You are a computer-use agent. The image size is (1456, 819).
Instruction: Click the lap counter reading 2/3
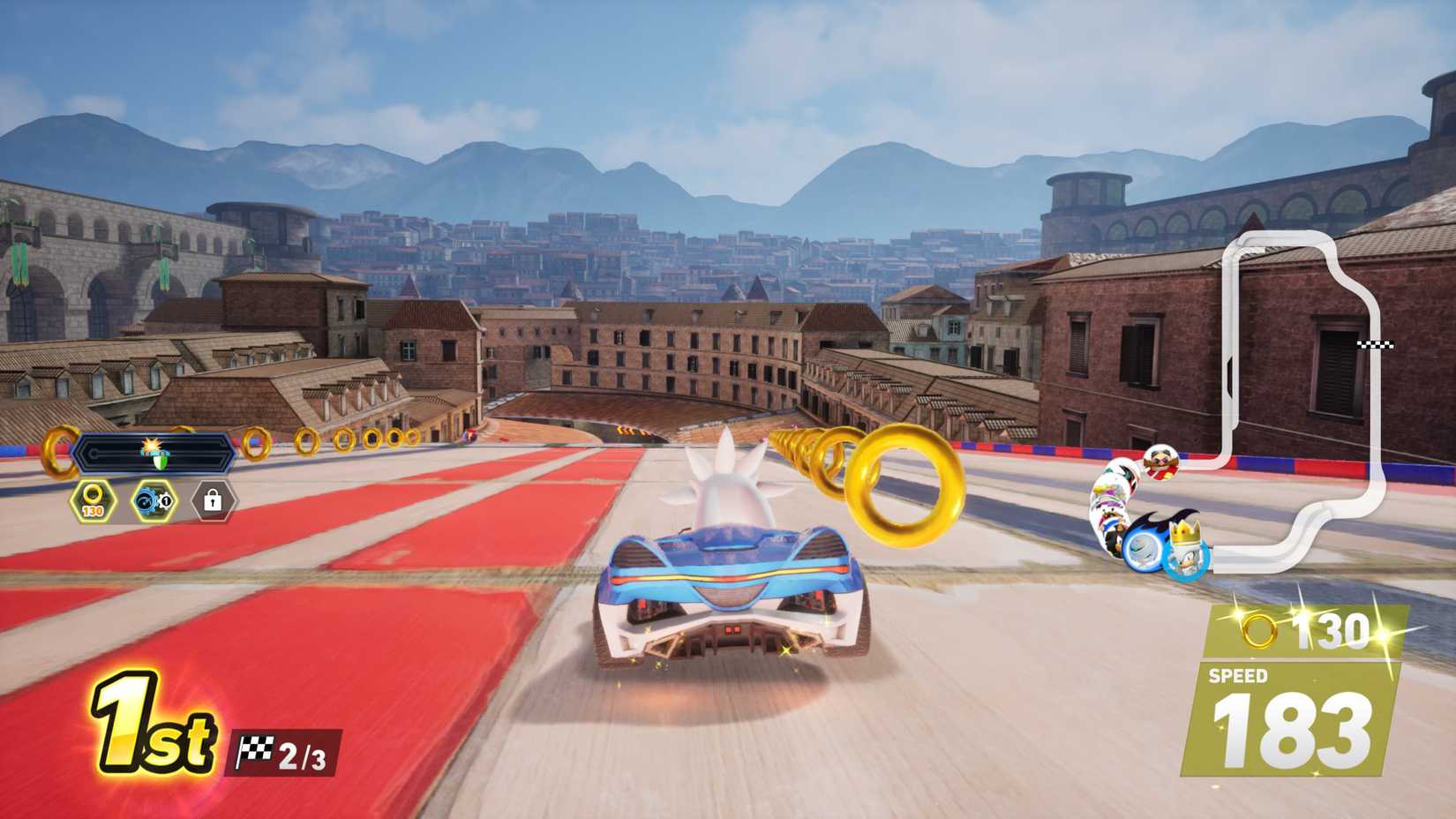(x=303, y=754)
